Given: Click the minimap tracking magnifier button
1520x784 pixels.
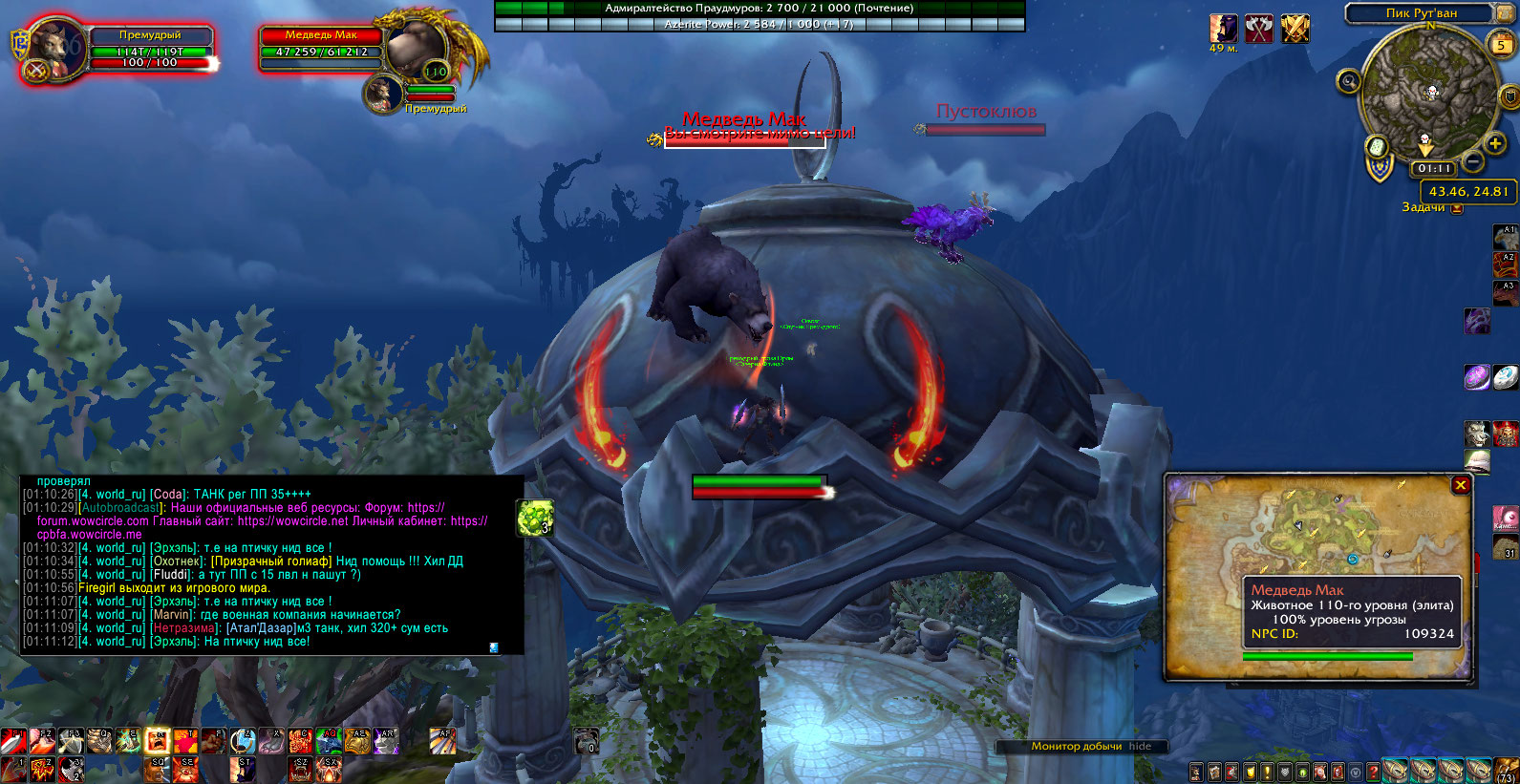Looking at the screenshot, I should pos(1348,81).
